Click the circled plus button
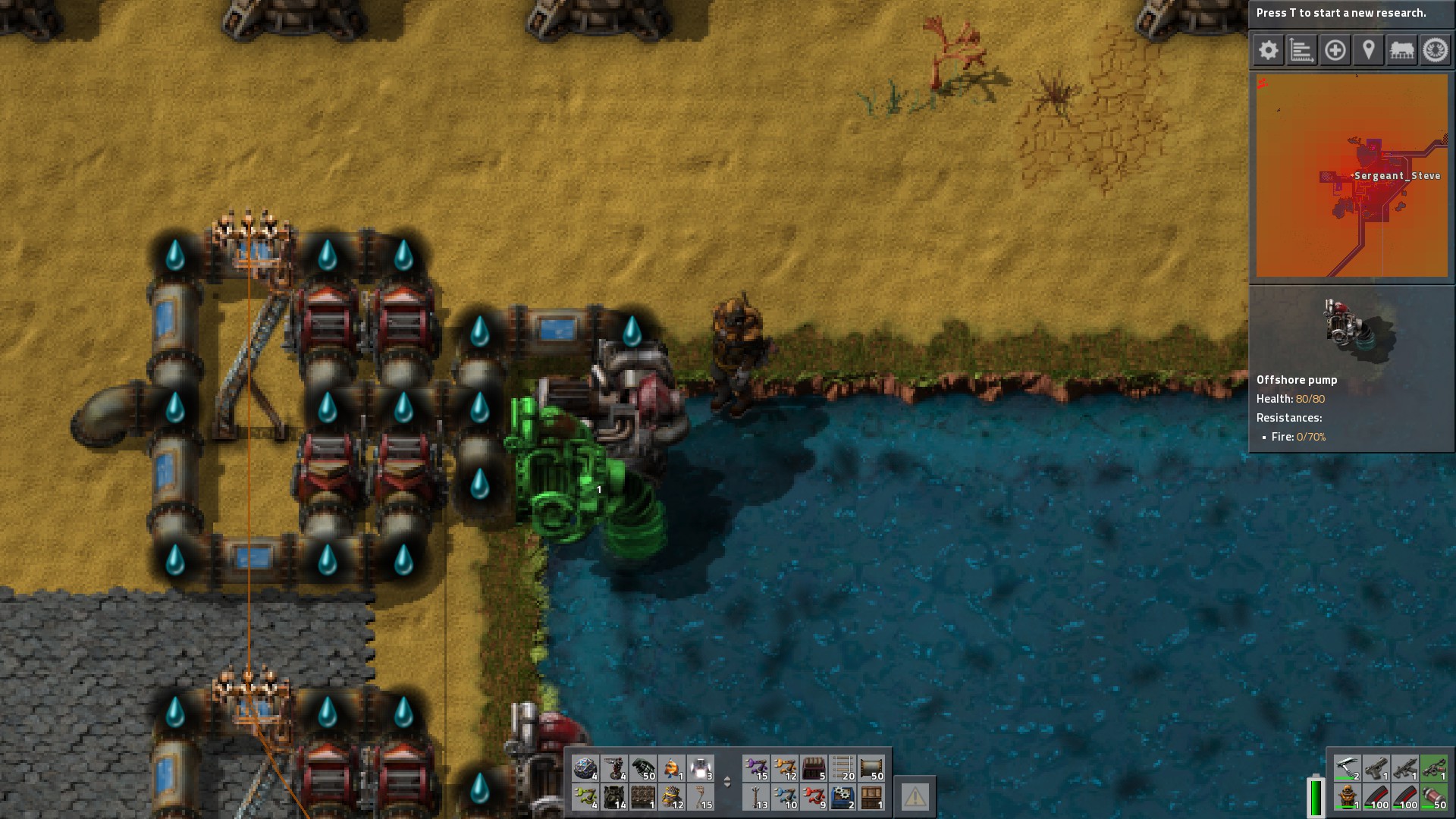This screenshot has height=819, width=1456. (1335, 51)
